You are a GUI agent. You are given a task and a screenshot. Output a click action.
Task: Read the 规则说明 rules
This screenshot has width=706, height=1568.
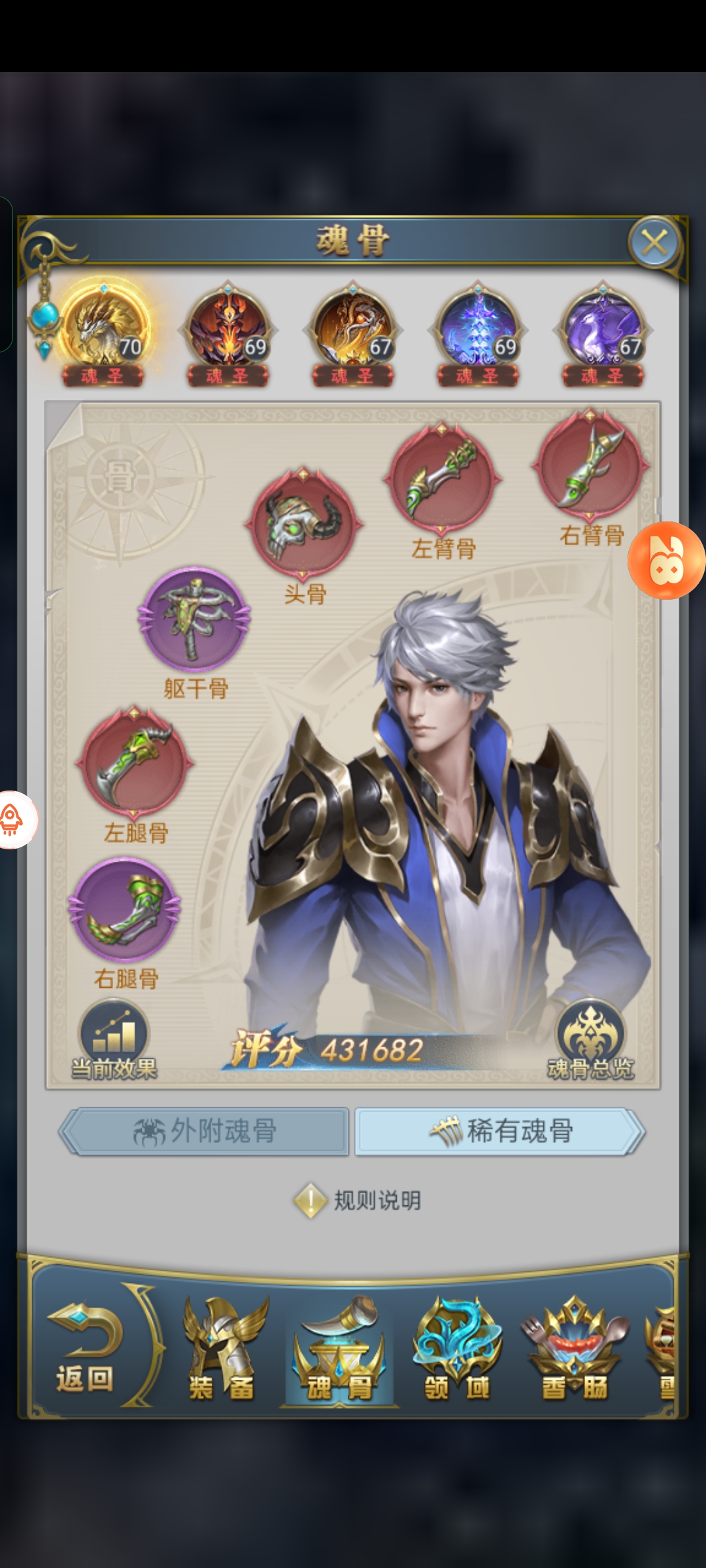(x=358, y=1200)
